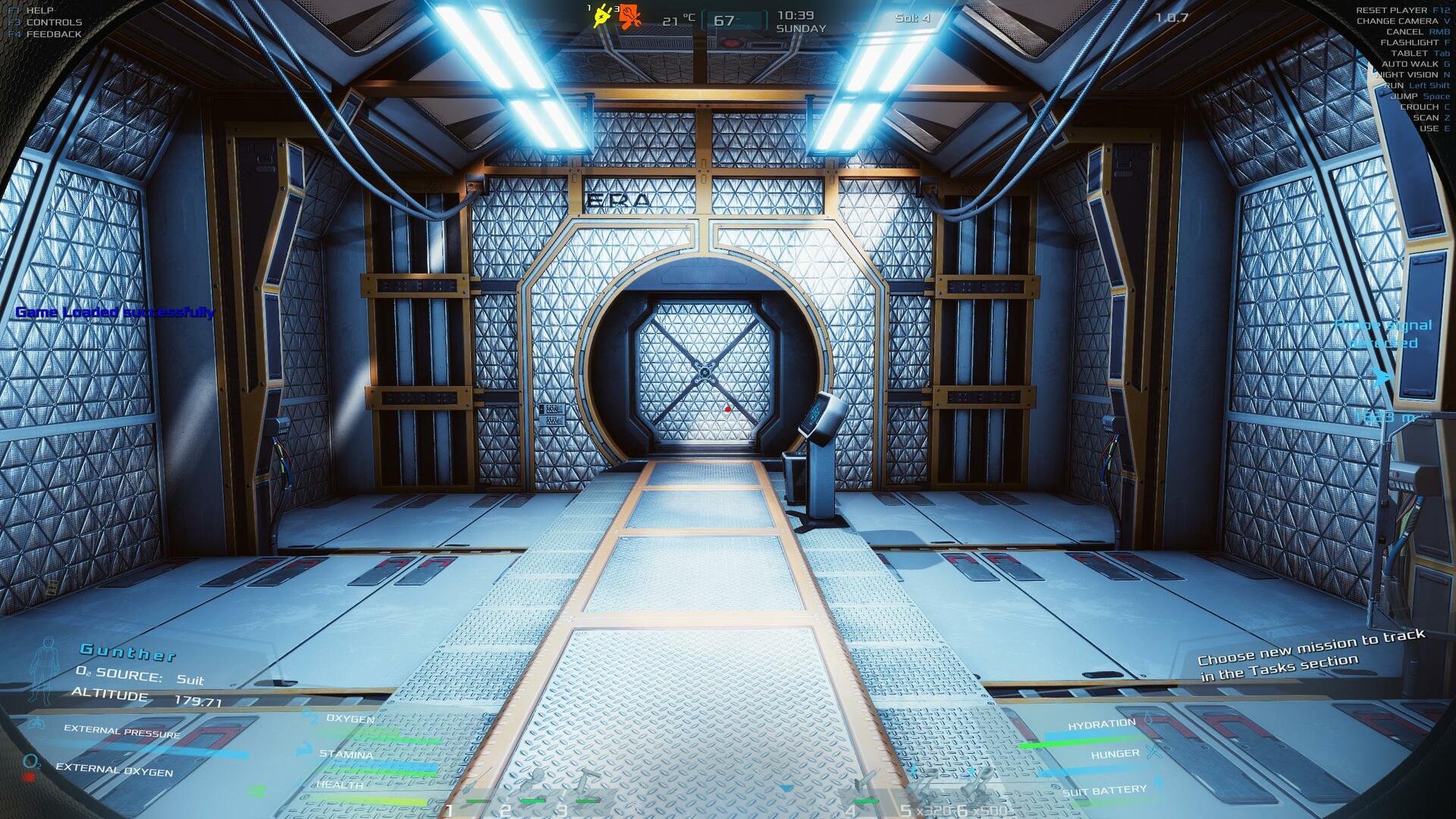Pick the x320 stack in slot 5

tap(925, 789)
